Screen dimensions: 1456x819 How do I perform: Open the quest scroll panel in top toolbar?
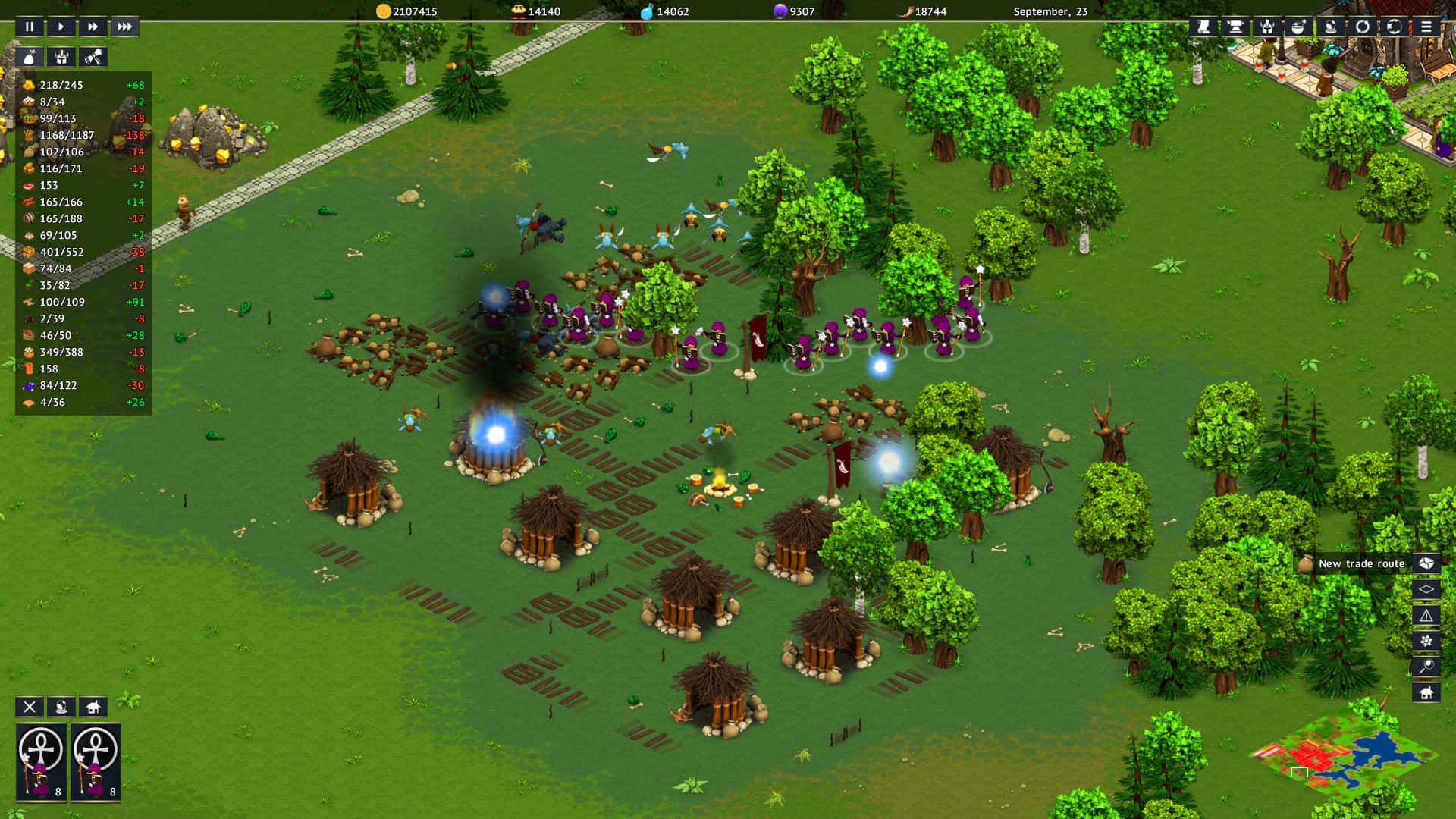click(1203, 27)
